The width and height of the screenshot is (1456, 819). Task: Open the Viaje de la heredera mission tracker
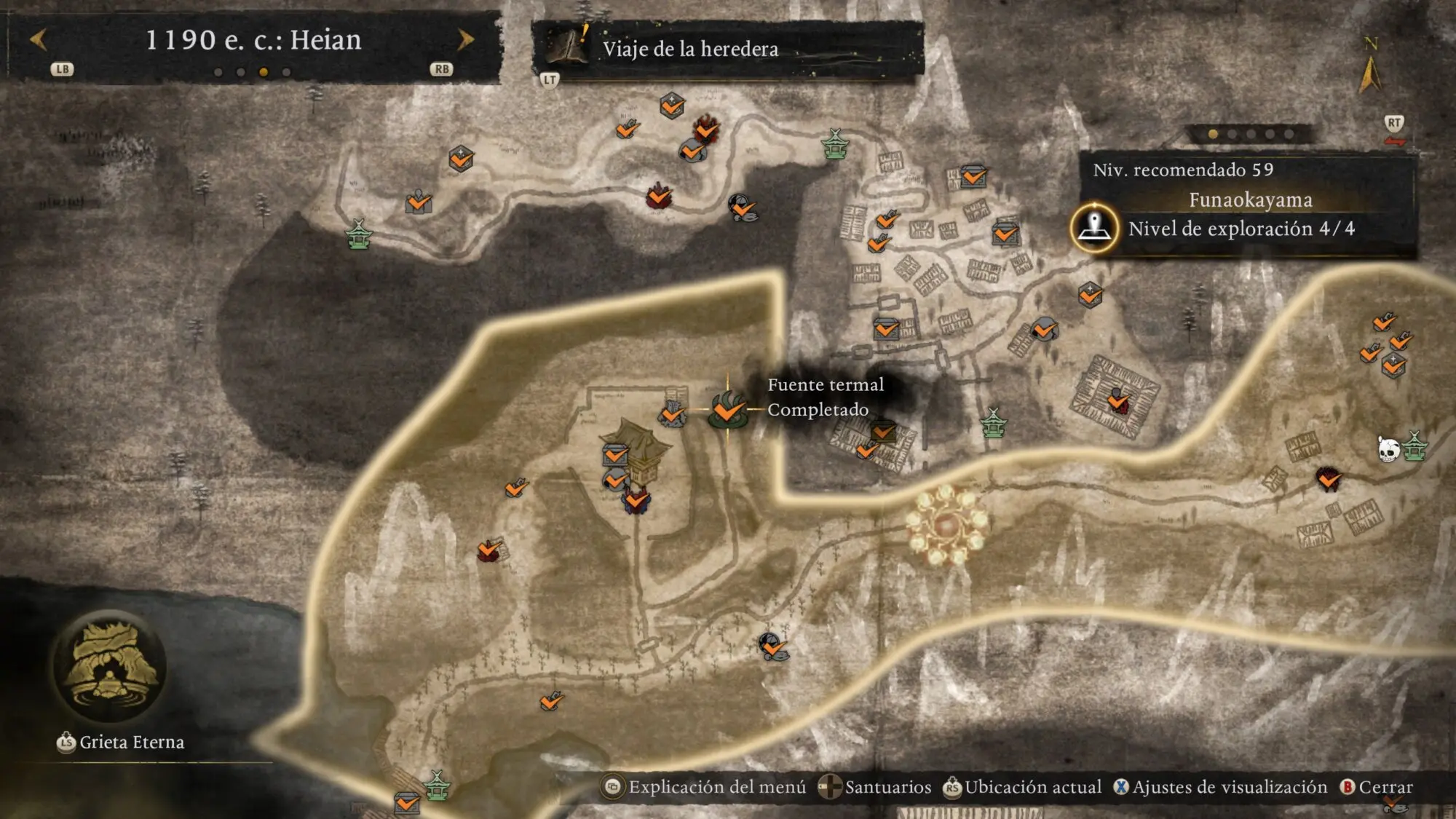[689, 49]
